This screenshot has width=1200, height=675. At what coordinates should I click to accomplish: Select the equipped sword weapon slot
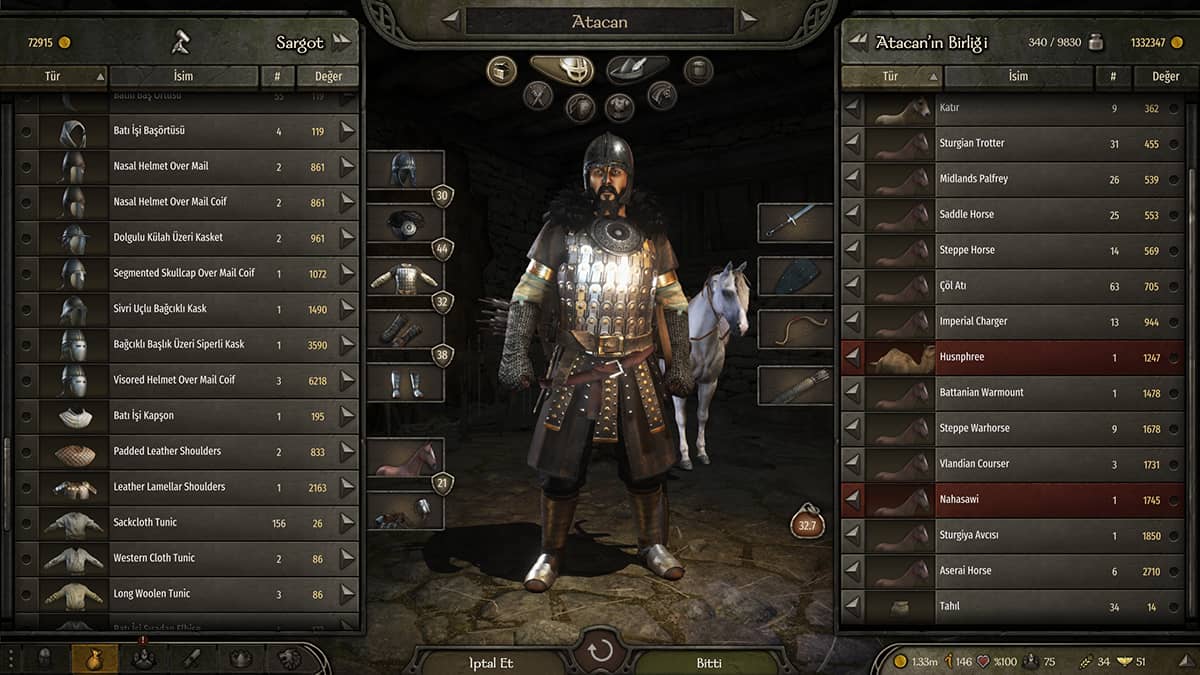click(795, 223)
